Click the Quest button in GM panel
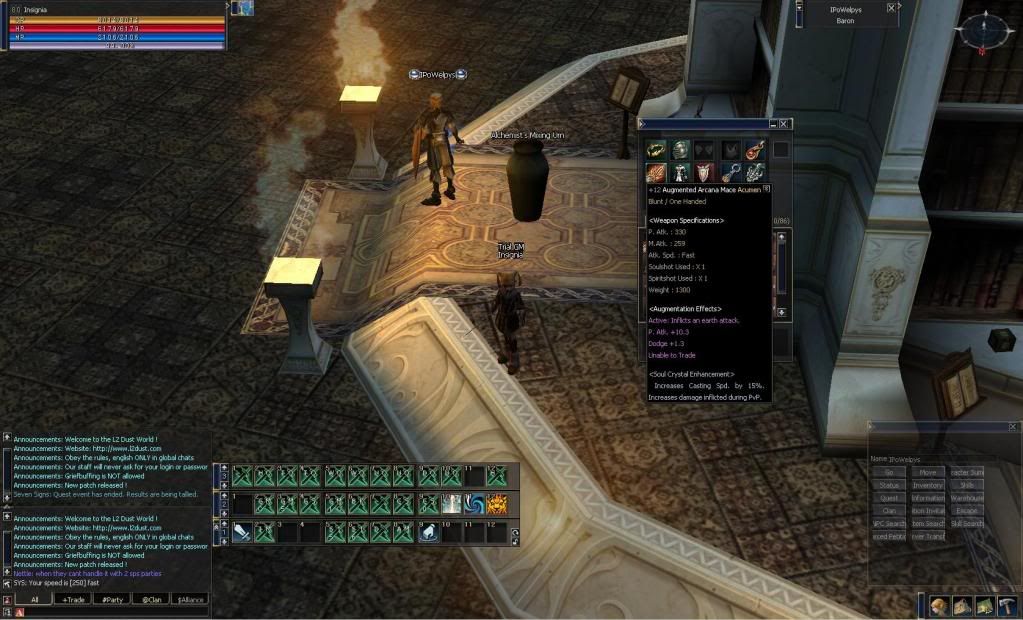Viewport: 1023px width, 620px height. 888,498
